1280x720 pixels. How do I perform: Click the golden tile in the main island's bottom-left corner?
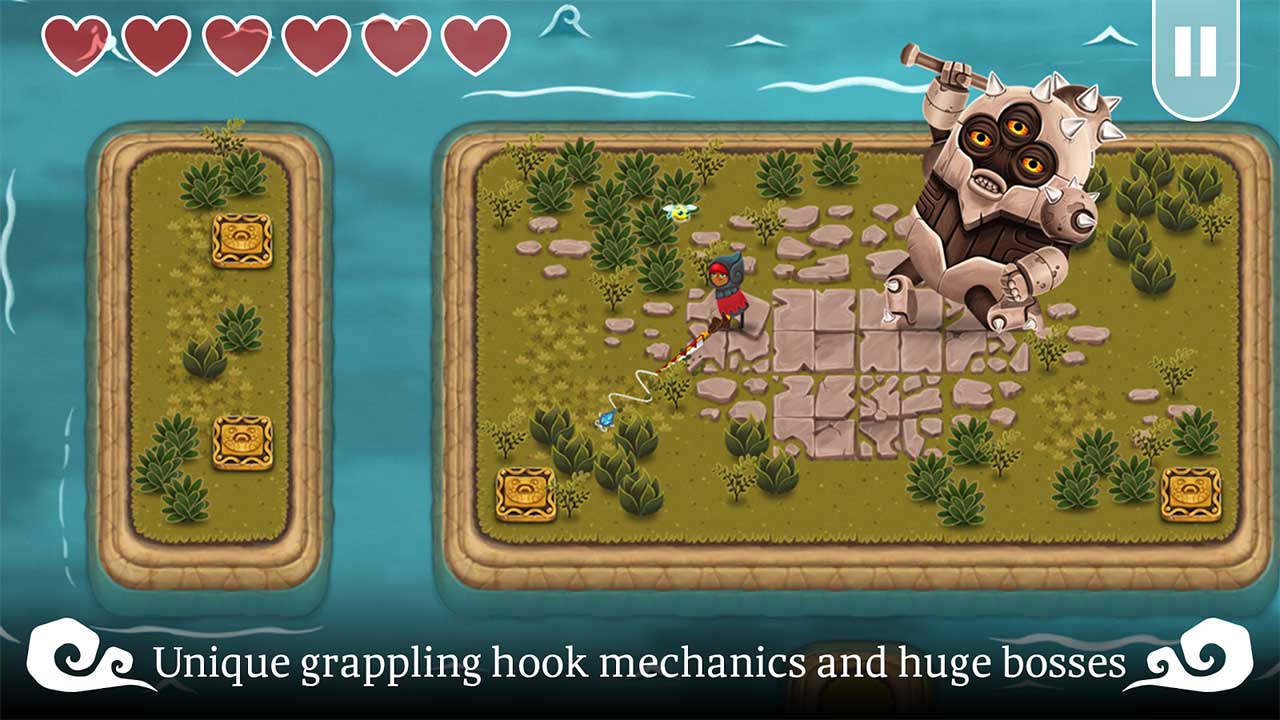(x=524, y=494)
